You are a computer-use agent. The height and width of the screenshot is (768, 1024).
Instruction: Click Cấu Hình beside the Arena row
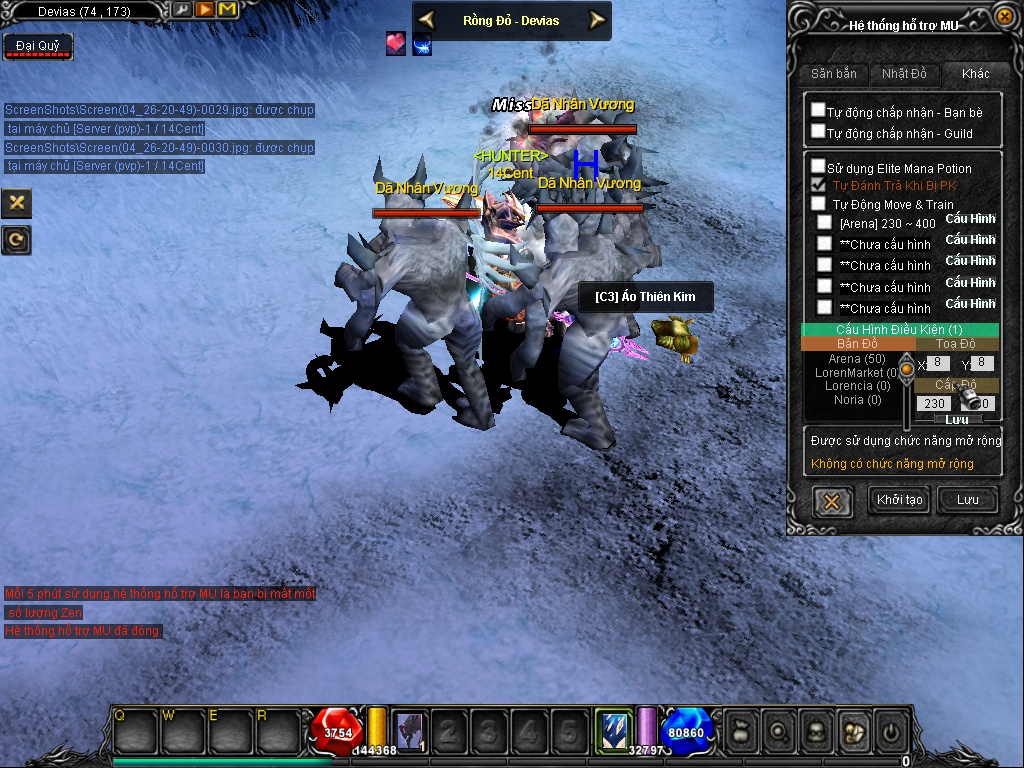tap(970, 219)
